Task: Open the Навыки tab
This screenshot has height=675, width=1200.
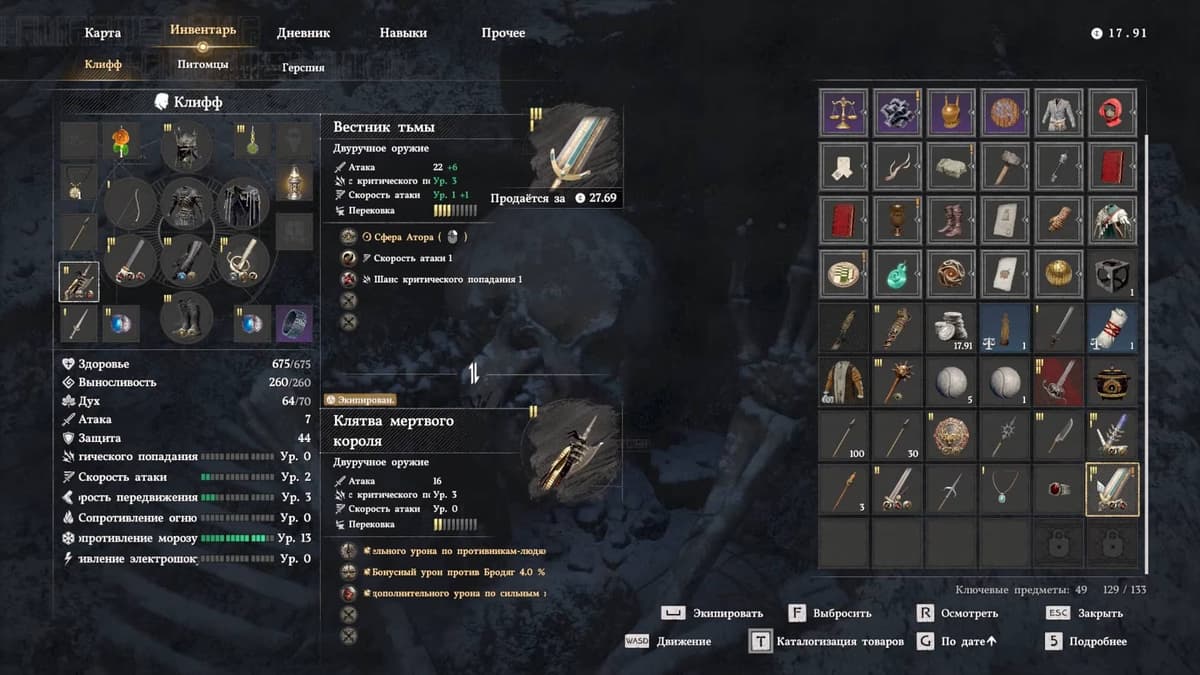Action: (x=403, y=33)
